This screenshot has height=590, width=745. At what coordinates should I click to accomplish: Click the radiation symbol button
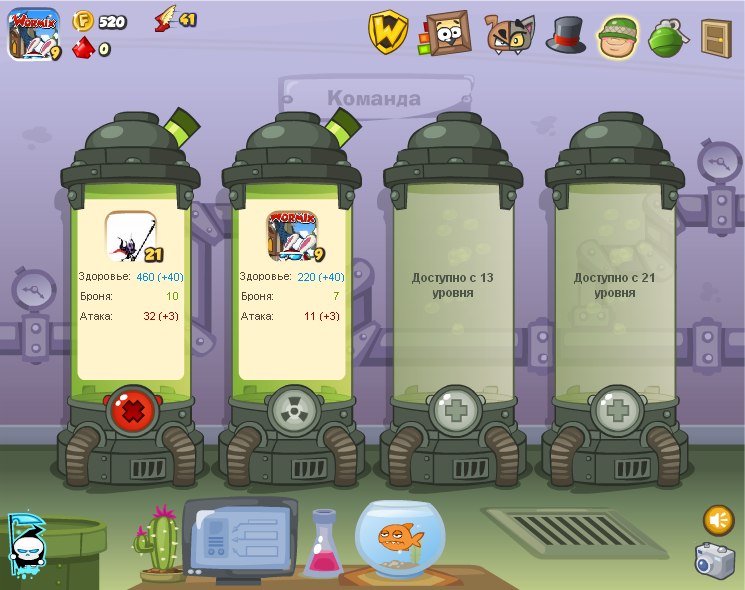(x=292, y=410)
